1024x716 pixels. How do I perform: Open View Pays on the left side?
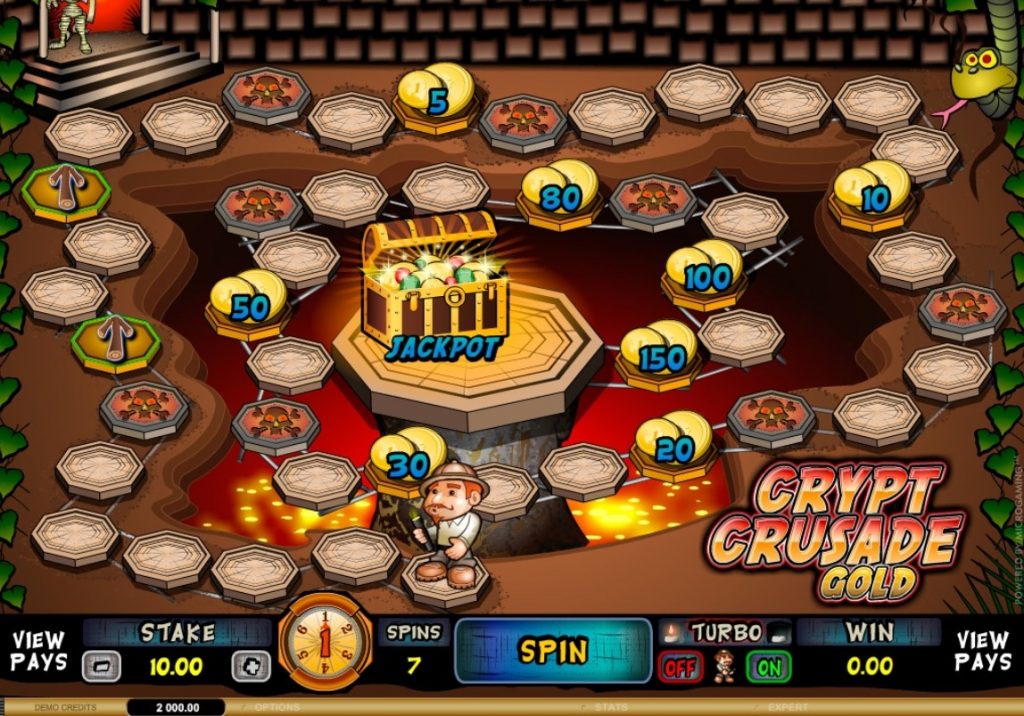pyautogui.click(x=39, y=651)
